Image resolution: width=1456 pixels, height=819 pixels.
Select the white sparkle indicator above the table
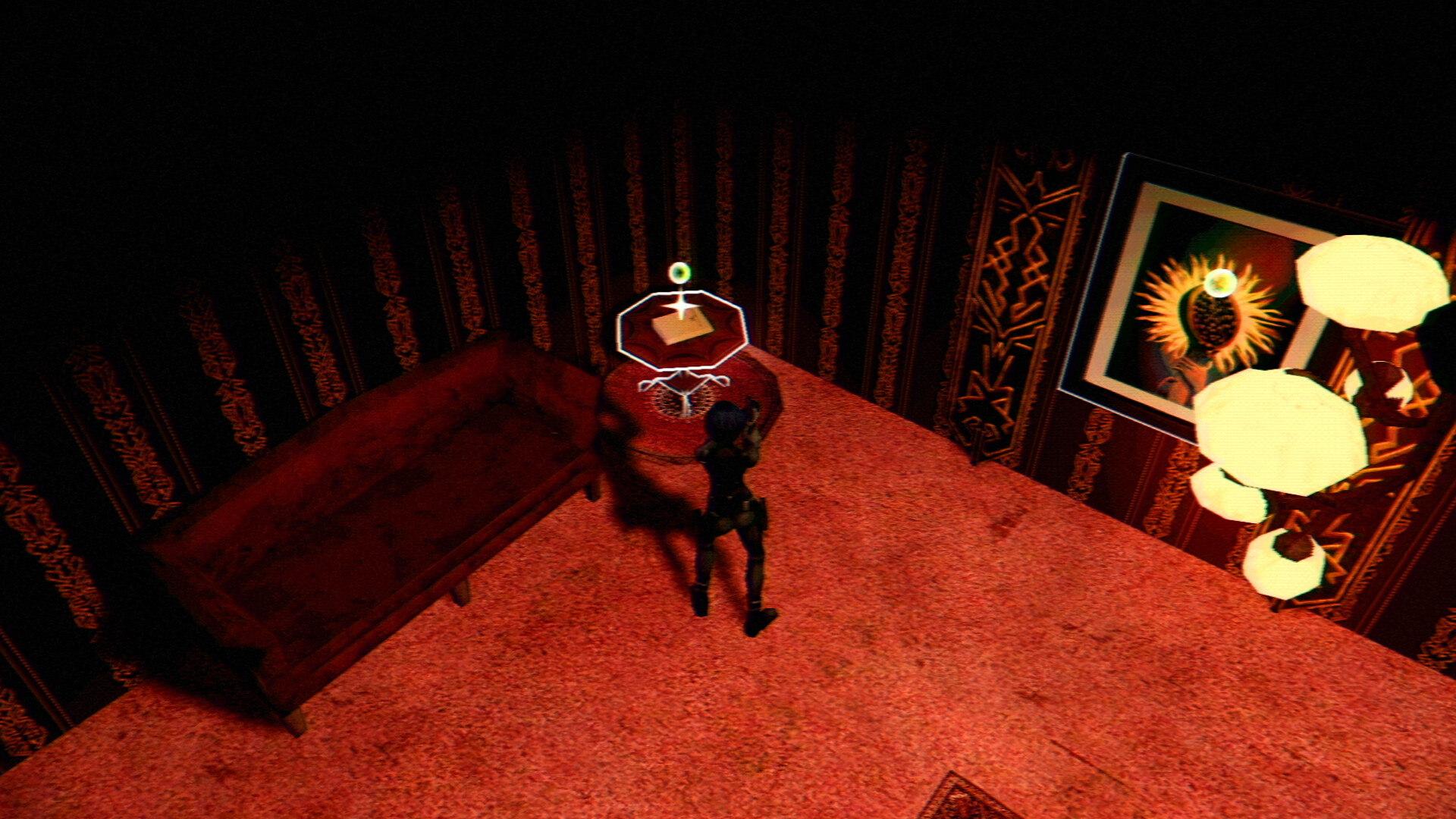tap(683, 306)
